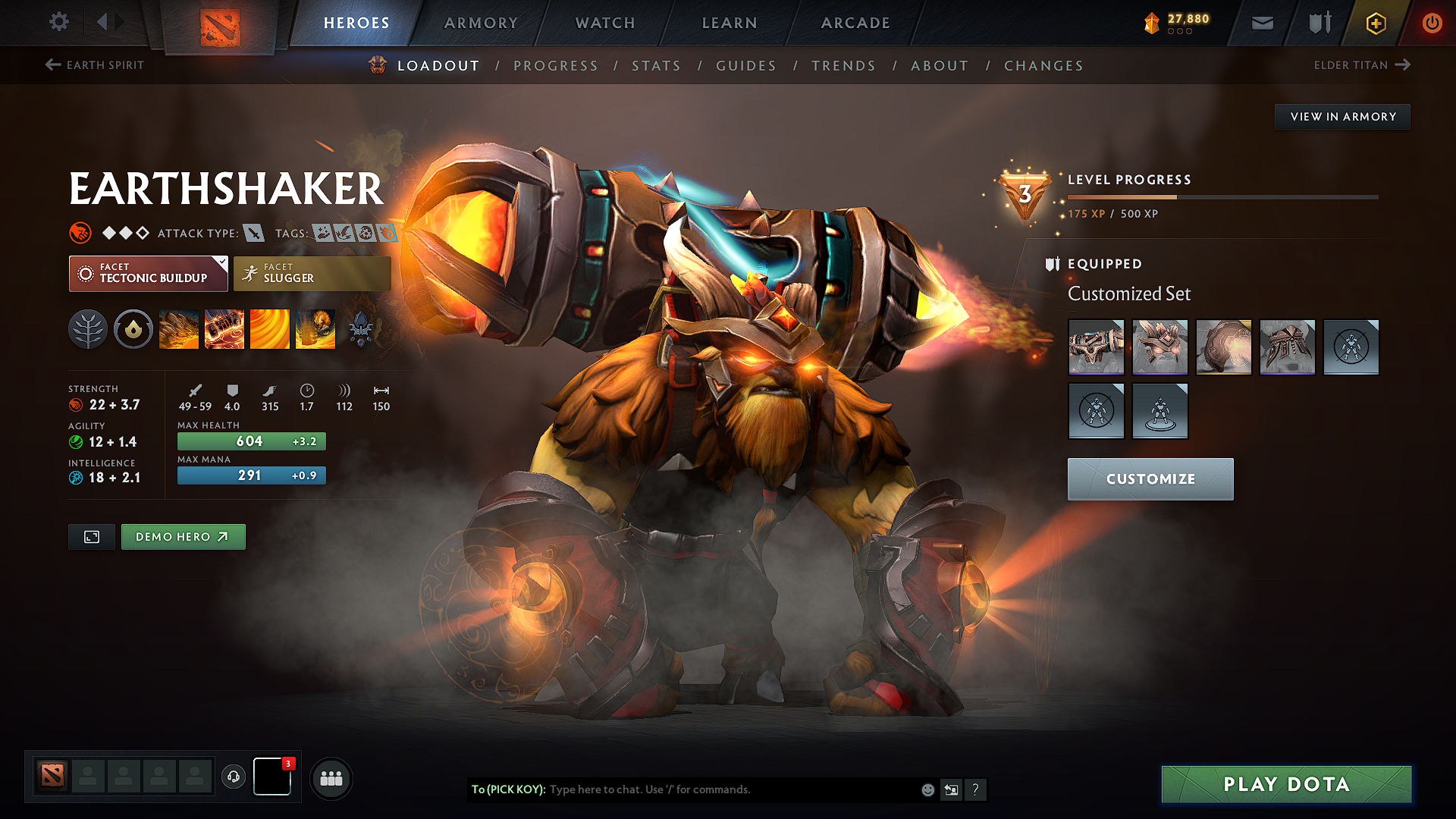Image resolution: width=1456 pixels, height=819 pixels.
Task: Switch to the STATS tab
Action: tap(656, 66)
